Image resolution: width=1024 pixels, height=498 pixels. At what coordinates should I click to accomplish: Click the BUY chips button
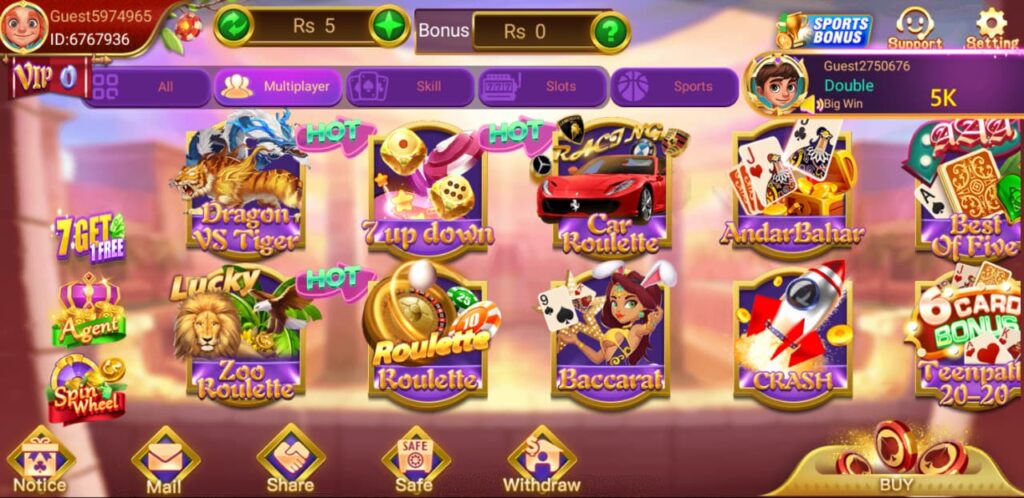[895, 462]
